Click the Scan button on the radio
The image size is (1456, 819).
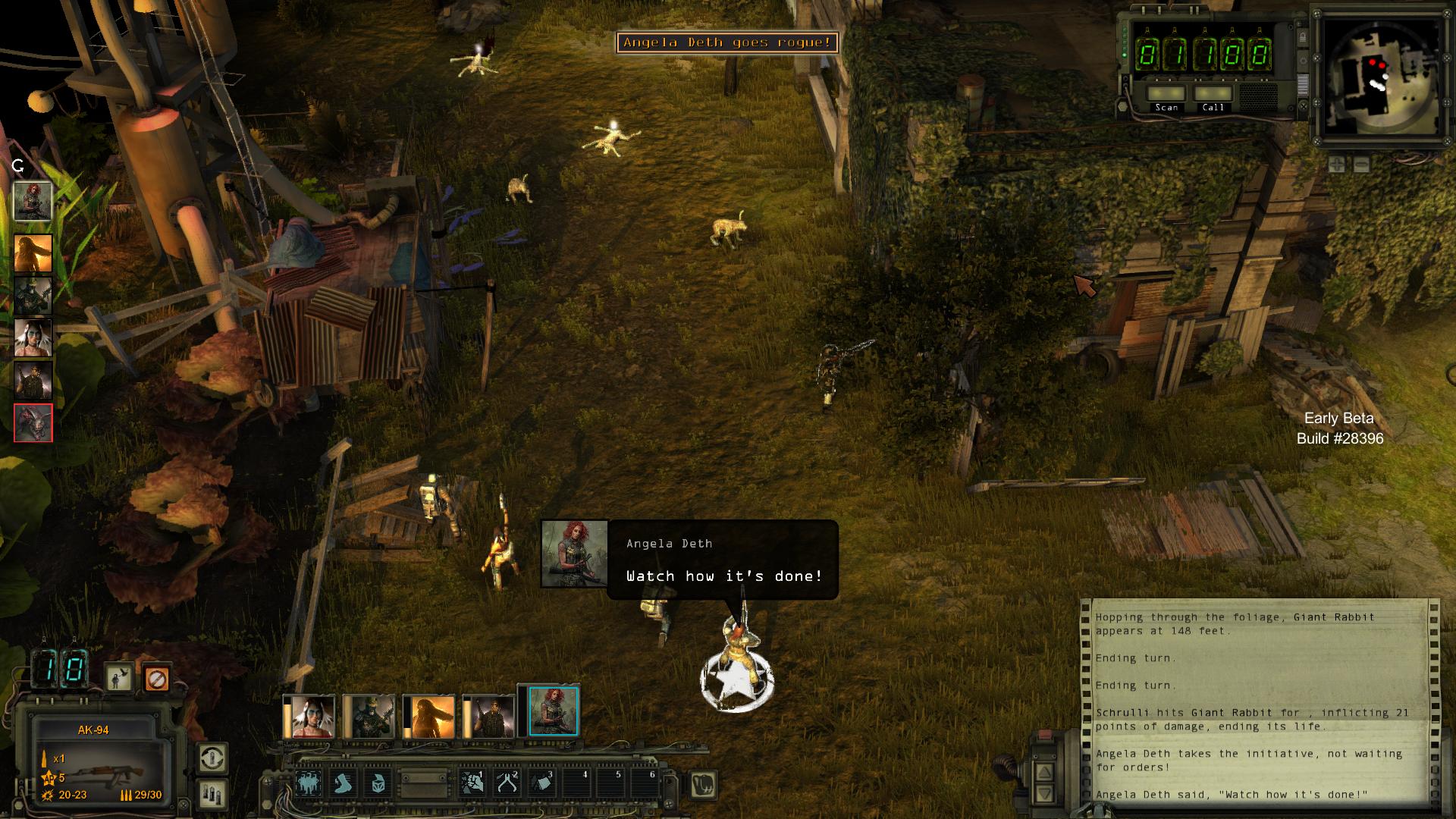pyautogui.click(x=1166, y=95)
